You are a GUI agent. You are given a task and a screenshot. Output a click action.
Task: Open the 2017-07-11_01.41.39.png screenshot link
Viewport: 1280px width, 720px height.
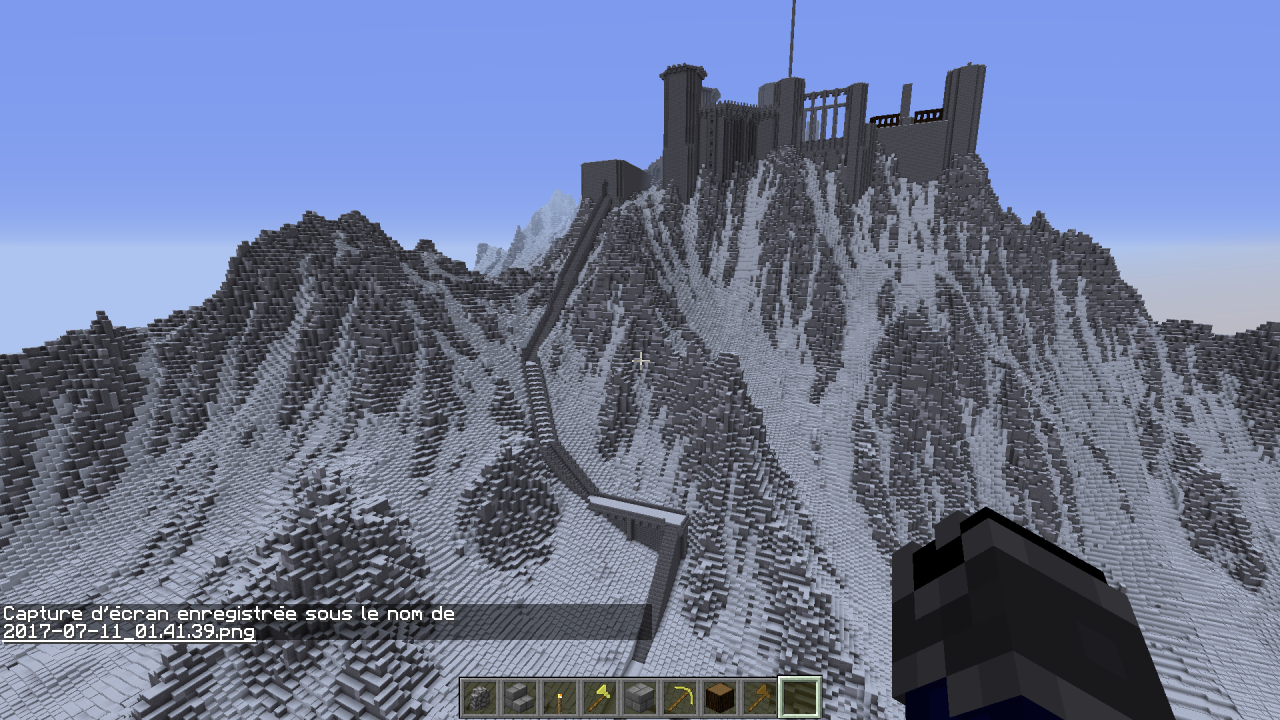[x=129, y=632]
